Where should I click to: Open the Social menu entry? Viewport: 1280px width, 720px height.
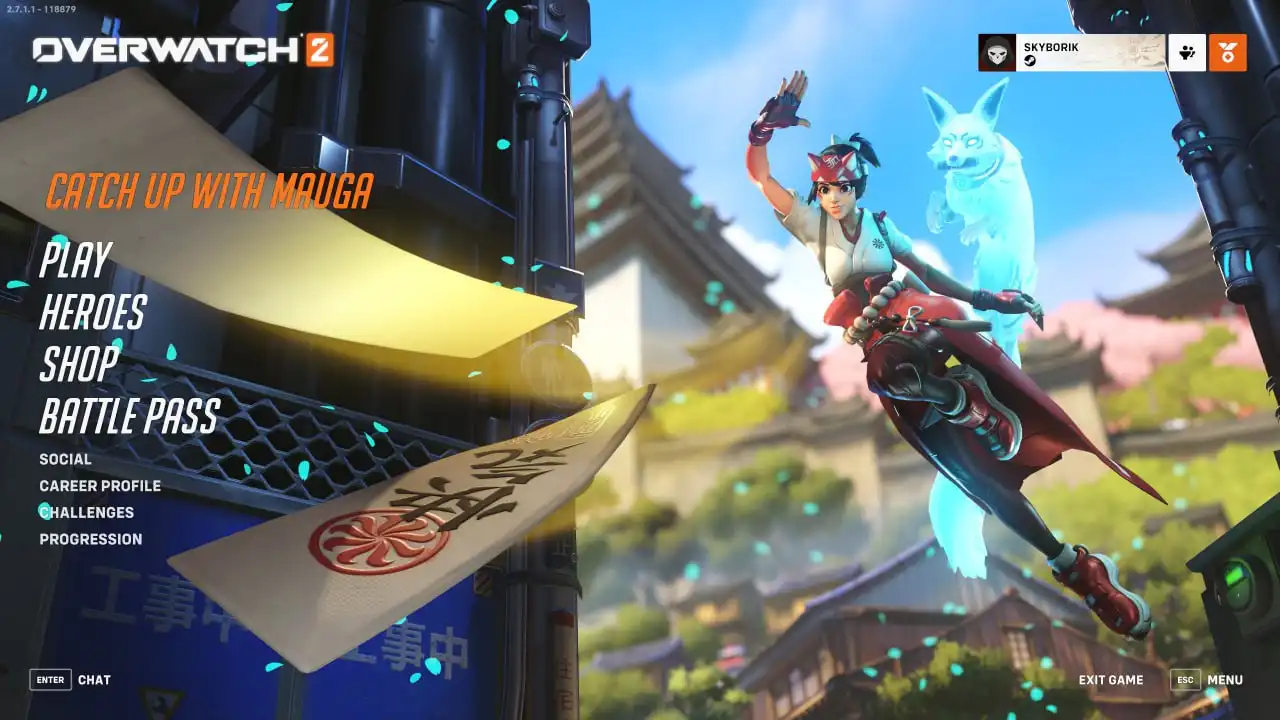tap(65, 459)
